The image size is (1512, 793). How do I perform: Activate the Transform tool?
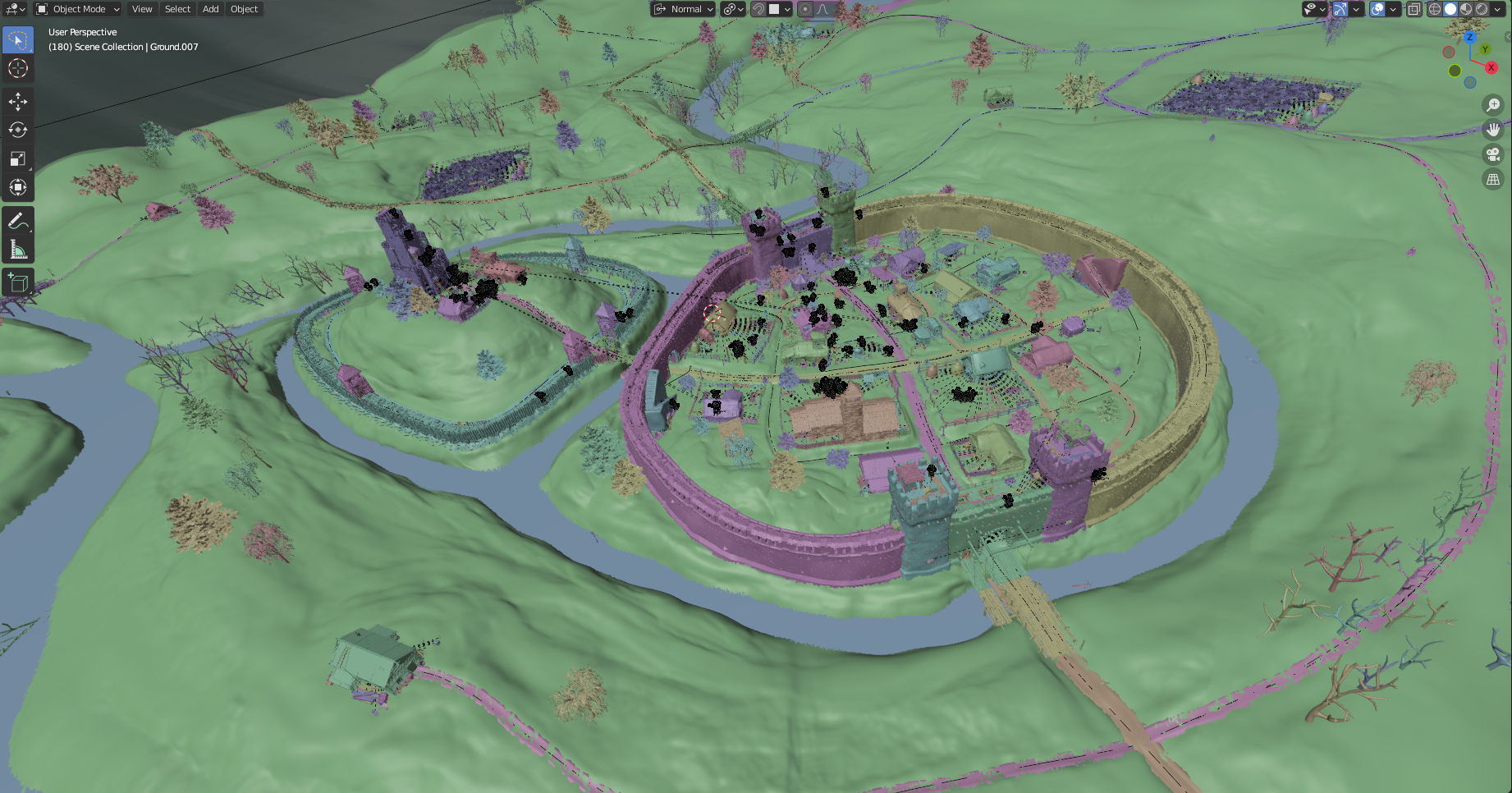click(18, 187)
